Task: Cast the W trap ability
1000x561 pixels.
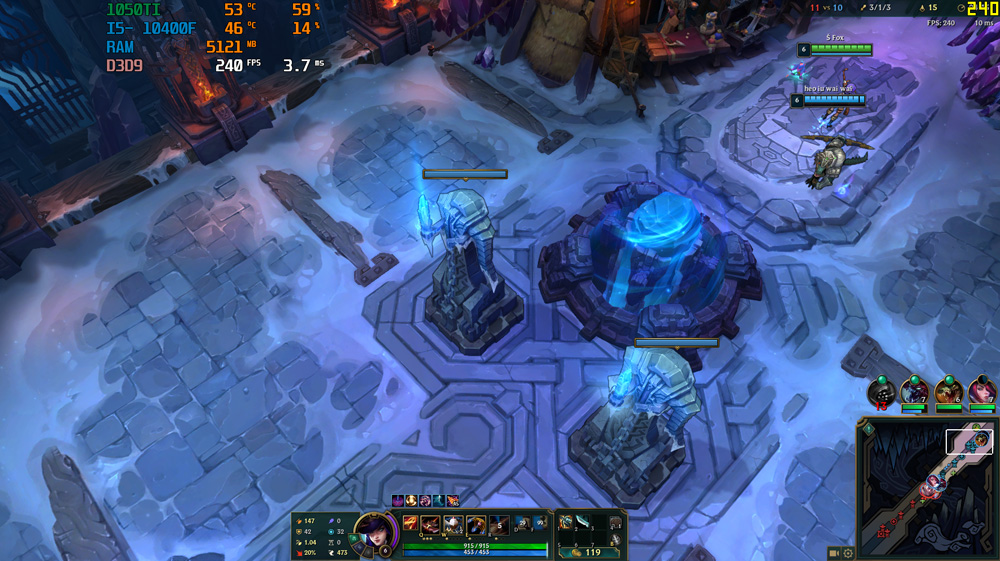Action: pyautogui.click(x=454, y=525)
